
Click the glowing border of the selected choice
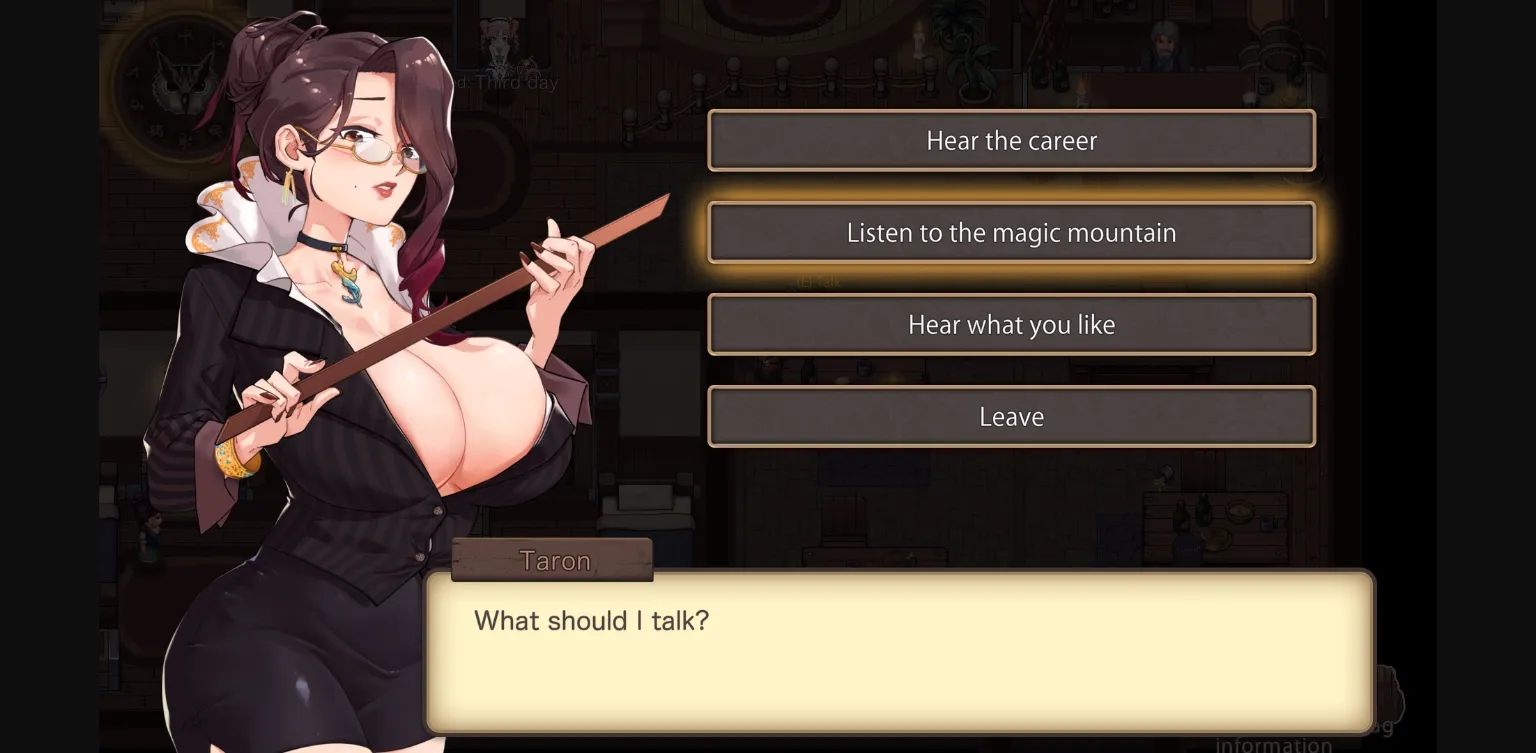pyautogui.click(x=1011, y=195)
